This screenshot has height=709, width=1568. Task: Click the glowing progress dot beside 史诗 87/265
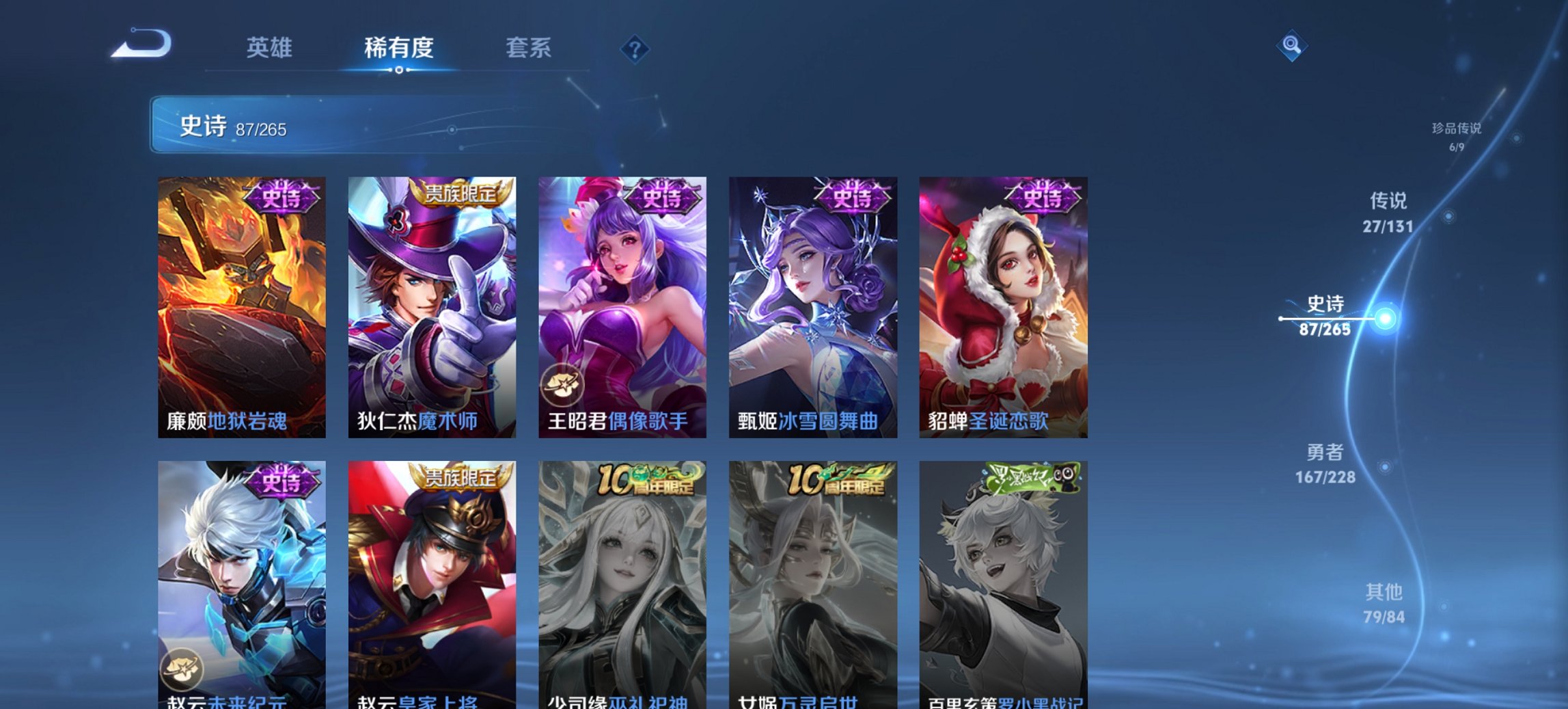tap(1384, 318)
